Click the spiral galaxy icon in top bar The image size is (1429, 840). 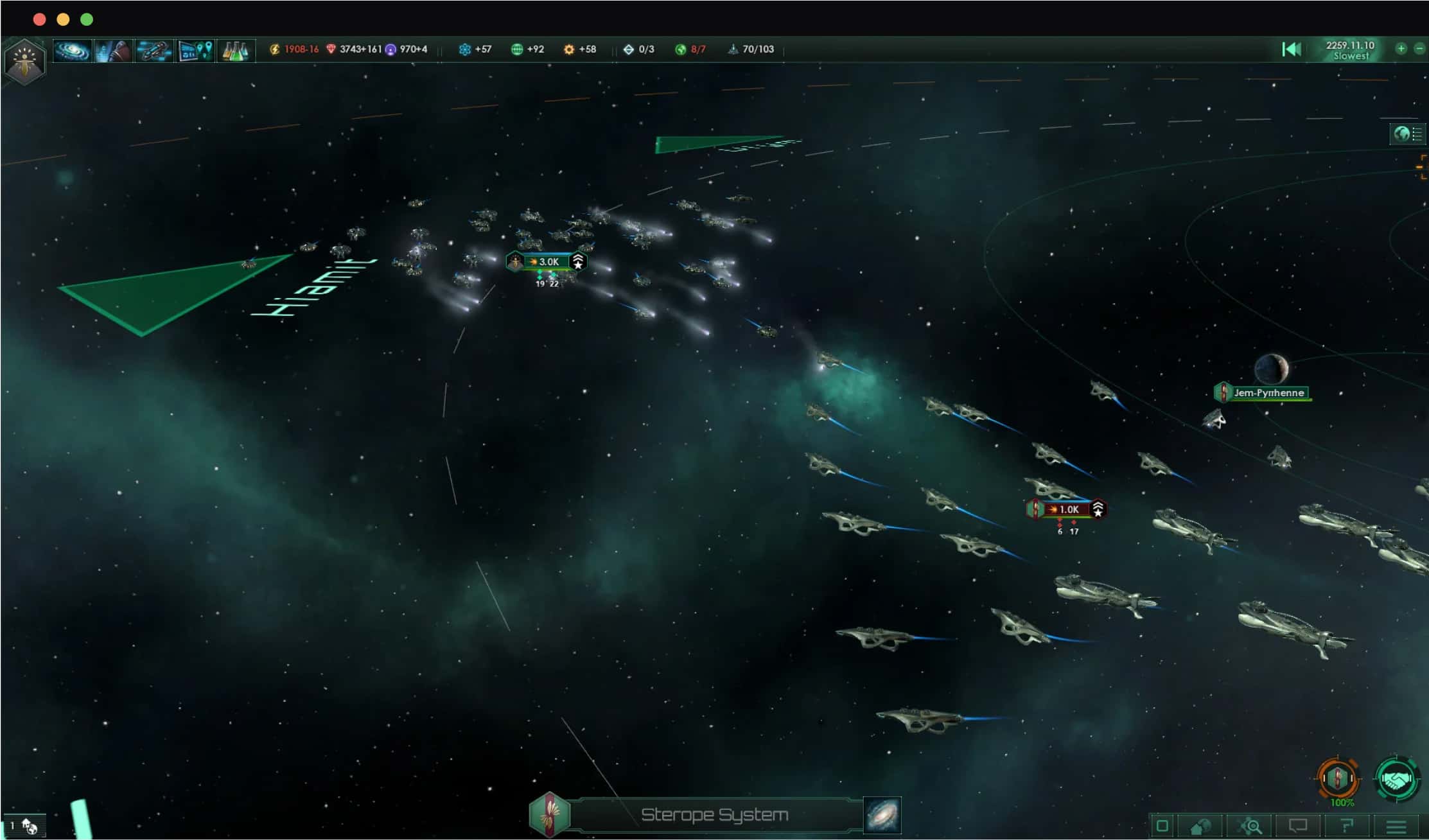71,50
